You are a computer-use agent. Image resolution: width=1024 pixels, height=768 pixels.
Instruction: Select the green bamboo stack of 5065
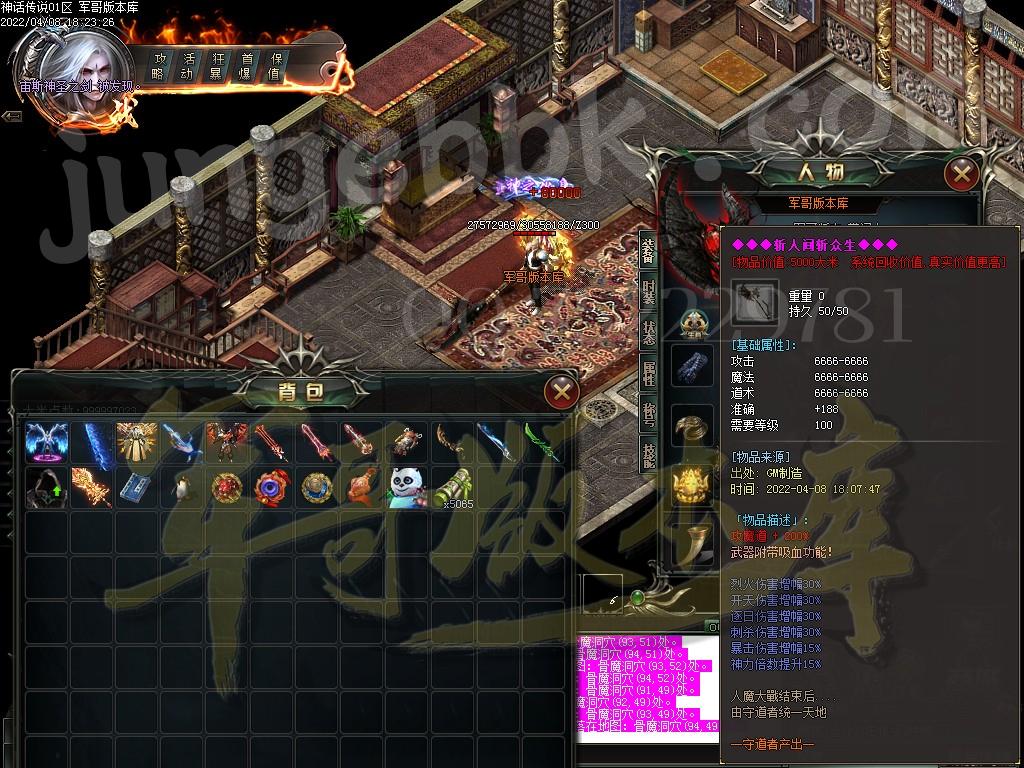pyautogui.click(x=453, y=487)
